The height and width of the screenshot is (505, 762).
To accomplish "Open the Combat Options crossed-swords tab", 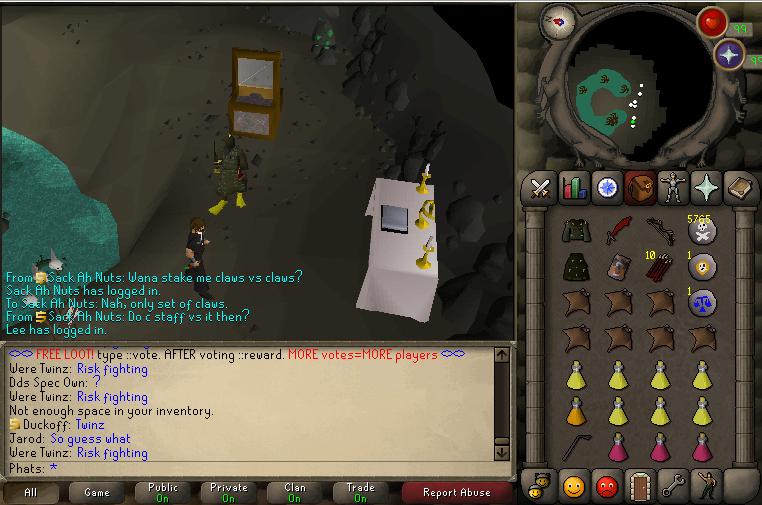I will coord(541,187).
